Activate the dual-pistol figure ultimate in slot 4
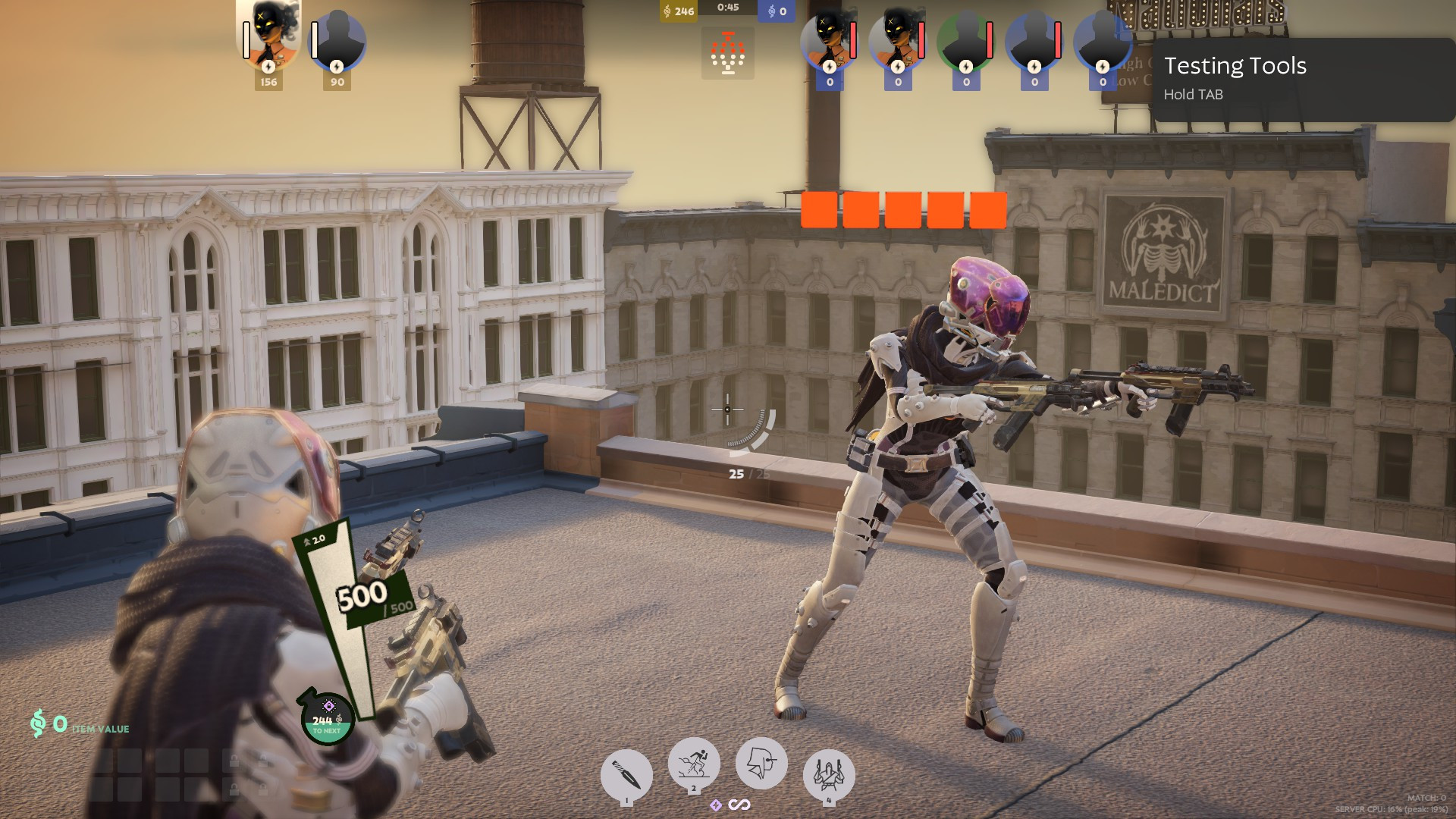 [x=828, y=775]
